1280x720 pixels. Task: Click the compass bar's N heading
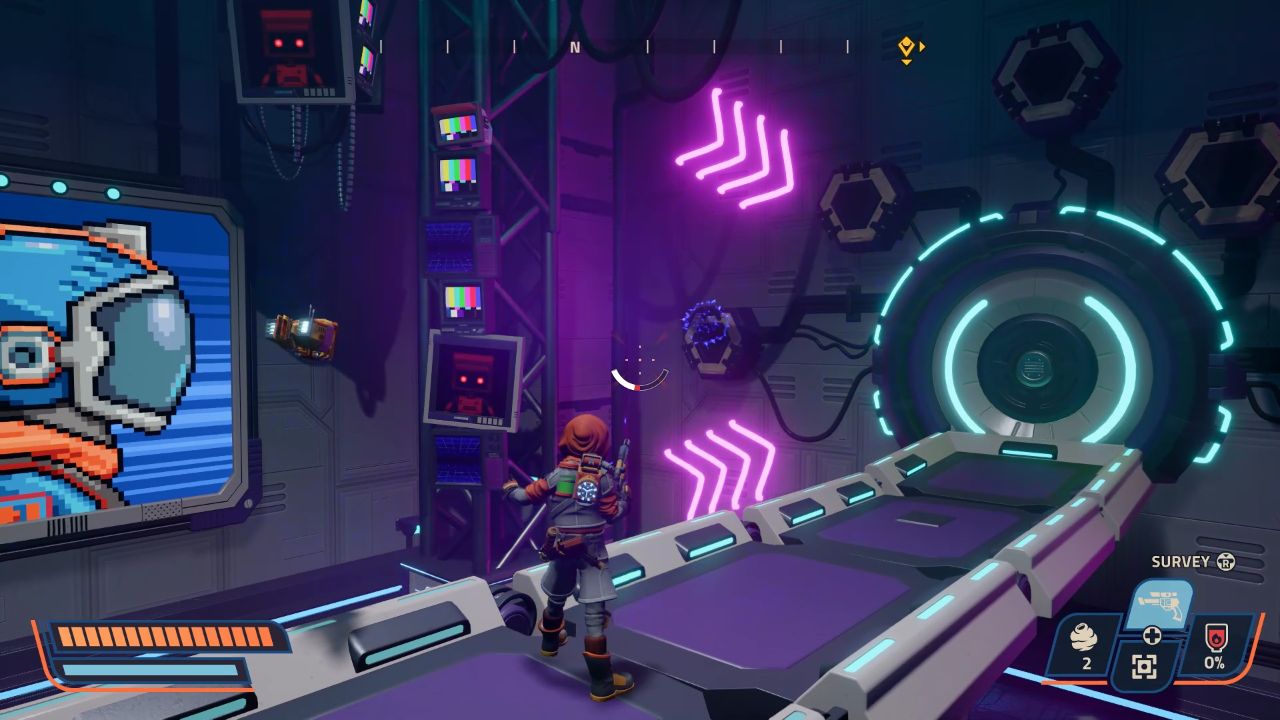pos(575,46)
